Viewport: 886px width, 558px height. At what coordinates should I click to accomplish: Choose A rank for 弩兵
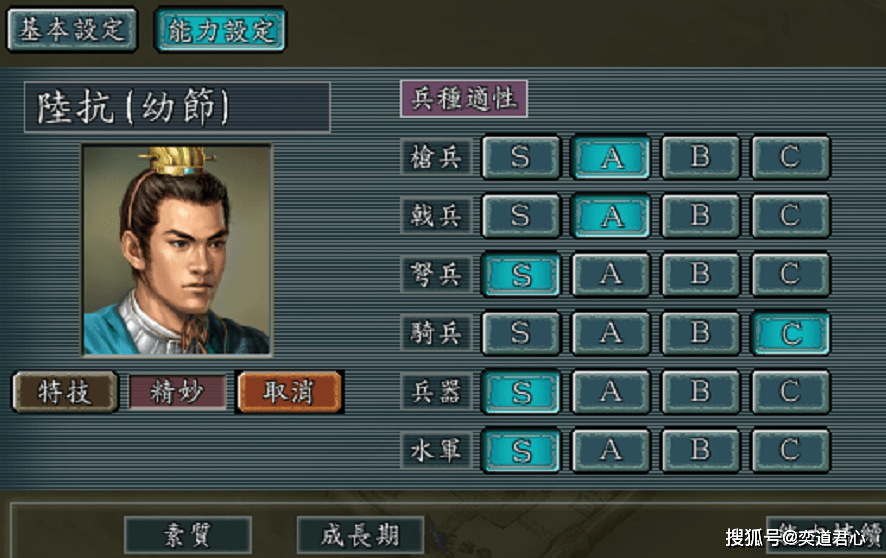pyautogui.click(x=610, y=274)
